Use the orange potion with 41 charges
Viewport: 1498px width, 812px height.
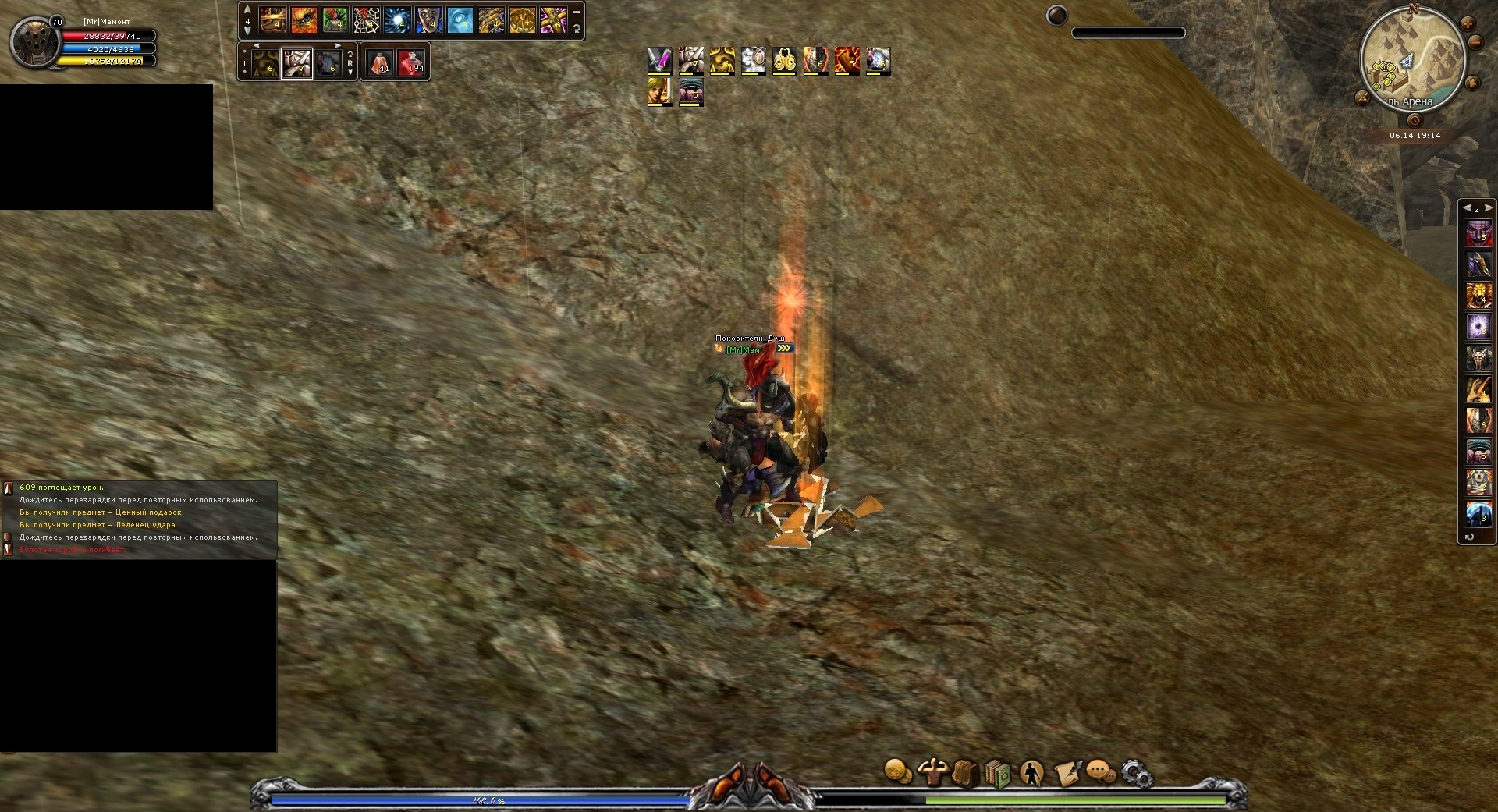[380, 62]
